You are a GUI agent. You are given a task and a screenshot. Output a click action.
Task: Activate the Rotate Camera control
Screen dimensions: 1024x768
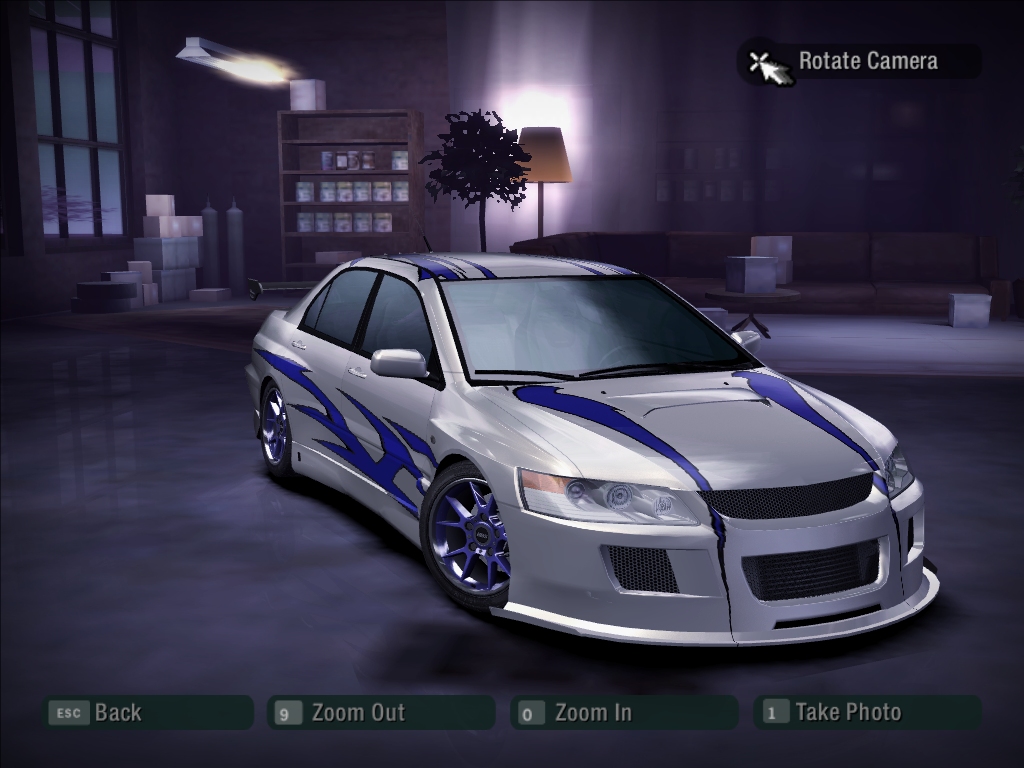pyautogui.click(x=859, y=61)
